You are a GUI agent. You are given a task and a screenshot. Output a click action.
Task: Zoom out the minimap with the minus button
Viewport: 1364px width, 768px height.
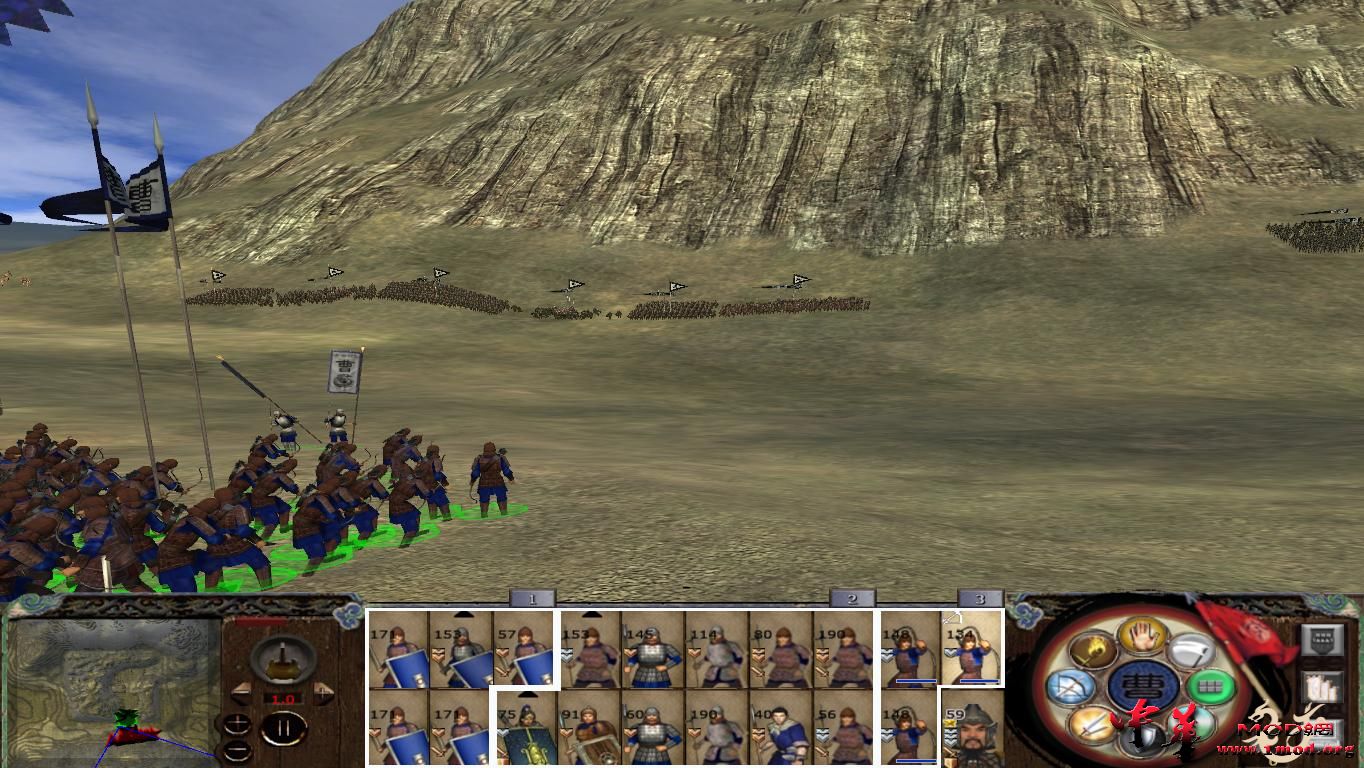(237, 751)
